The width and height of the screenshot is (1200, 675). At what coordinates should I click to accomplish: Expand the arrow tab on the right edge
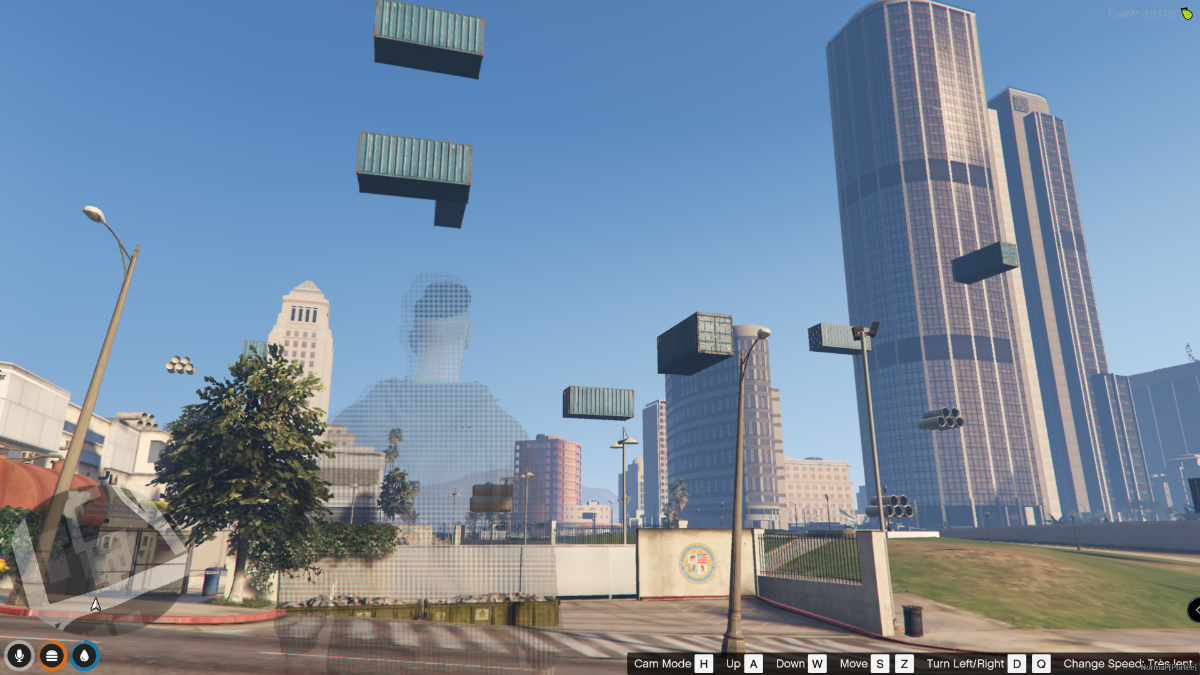[x=1194, y=609]
